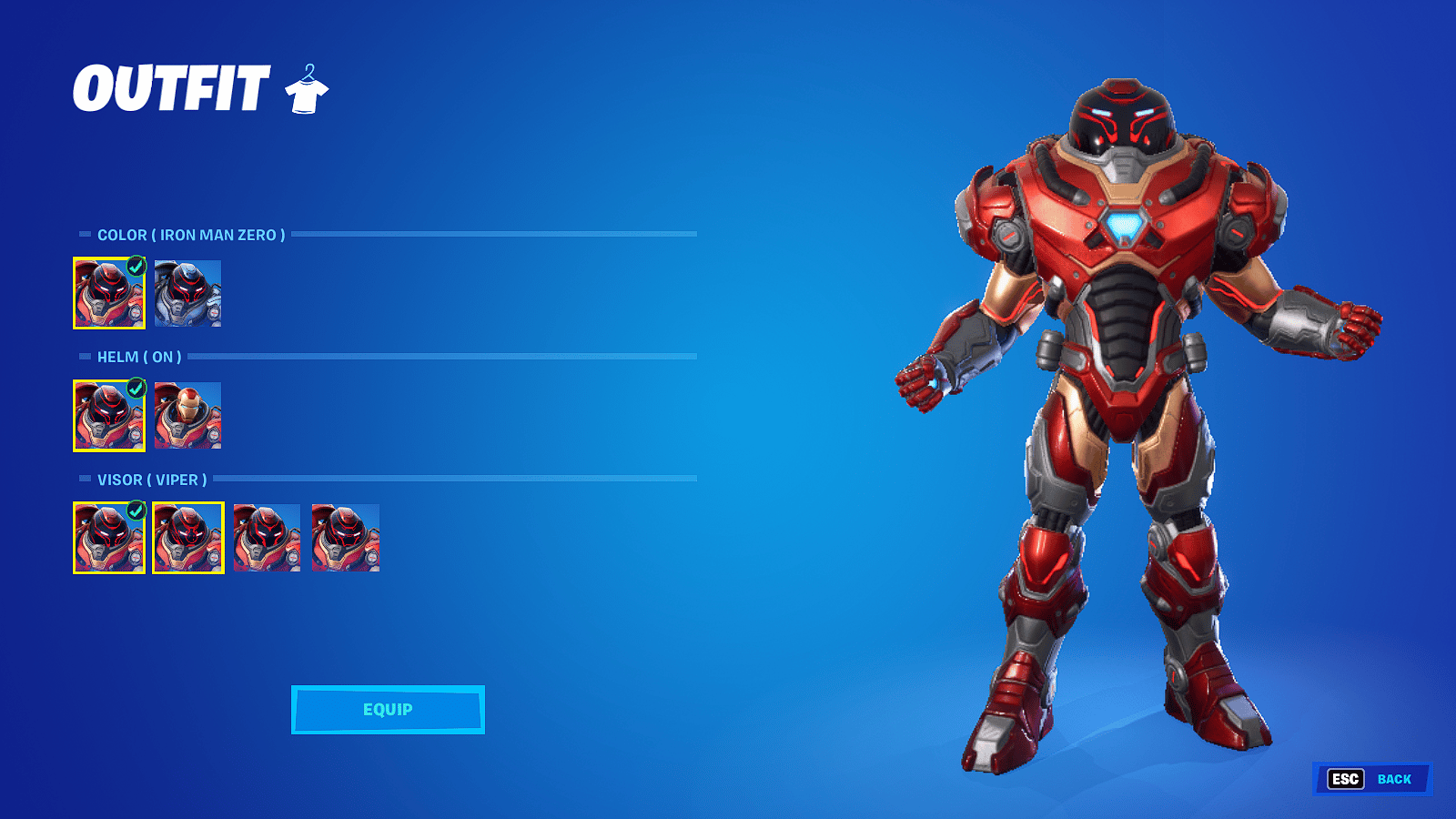Viewport: 1456px width, 819px height.
Task: Click the third visor style thumbnail
Action: click(x=266, y=539)
